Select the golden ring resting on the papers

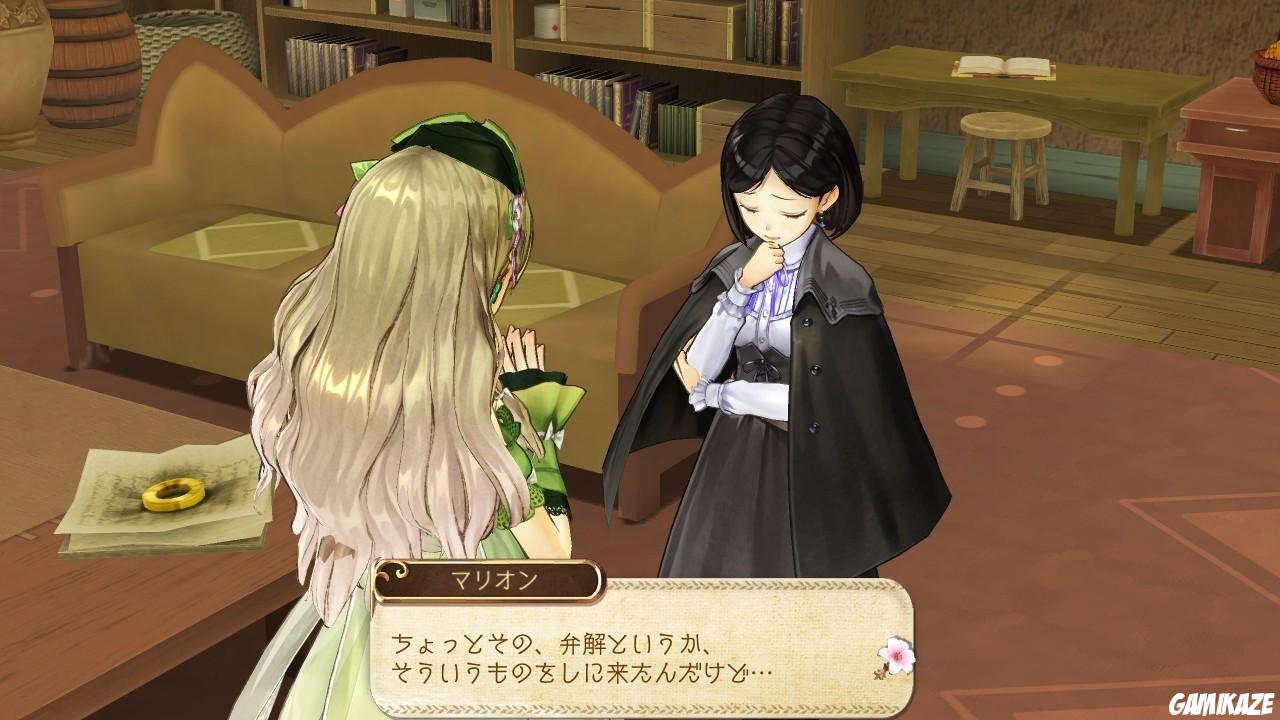[x=172, y=496]
